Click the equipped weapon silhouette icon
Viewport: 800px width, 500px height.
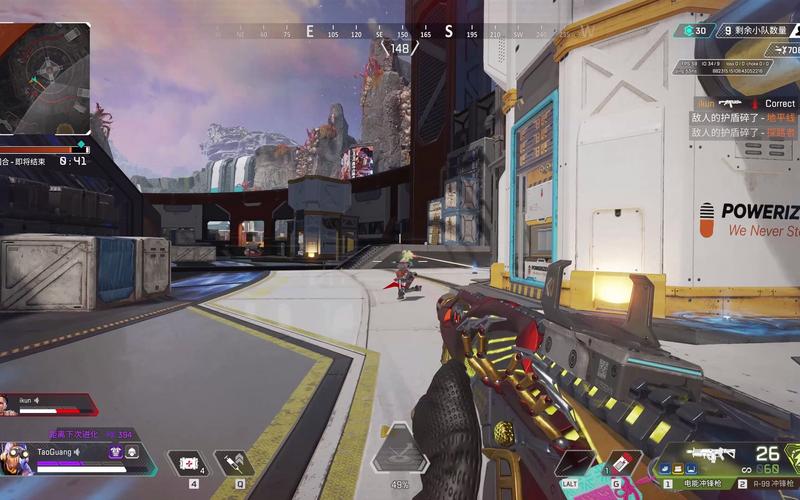point(712,455)
